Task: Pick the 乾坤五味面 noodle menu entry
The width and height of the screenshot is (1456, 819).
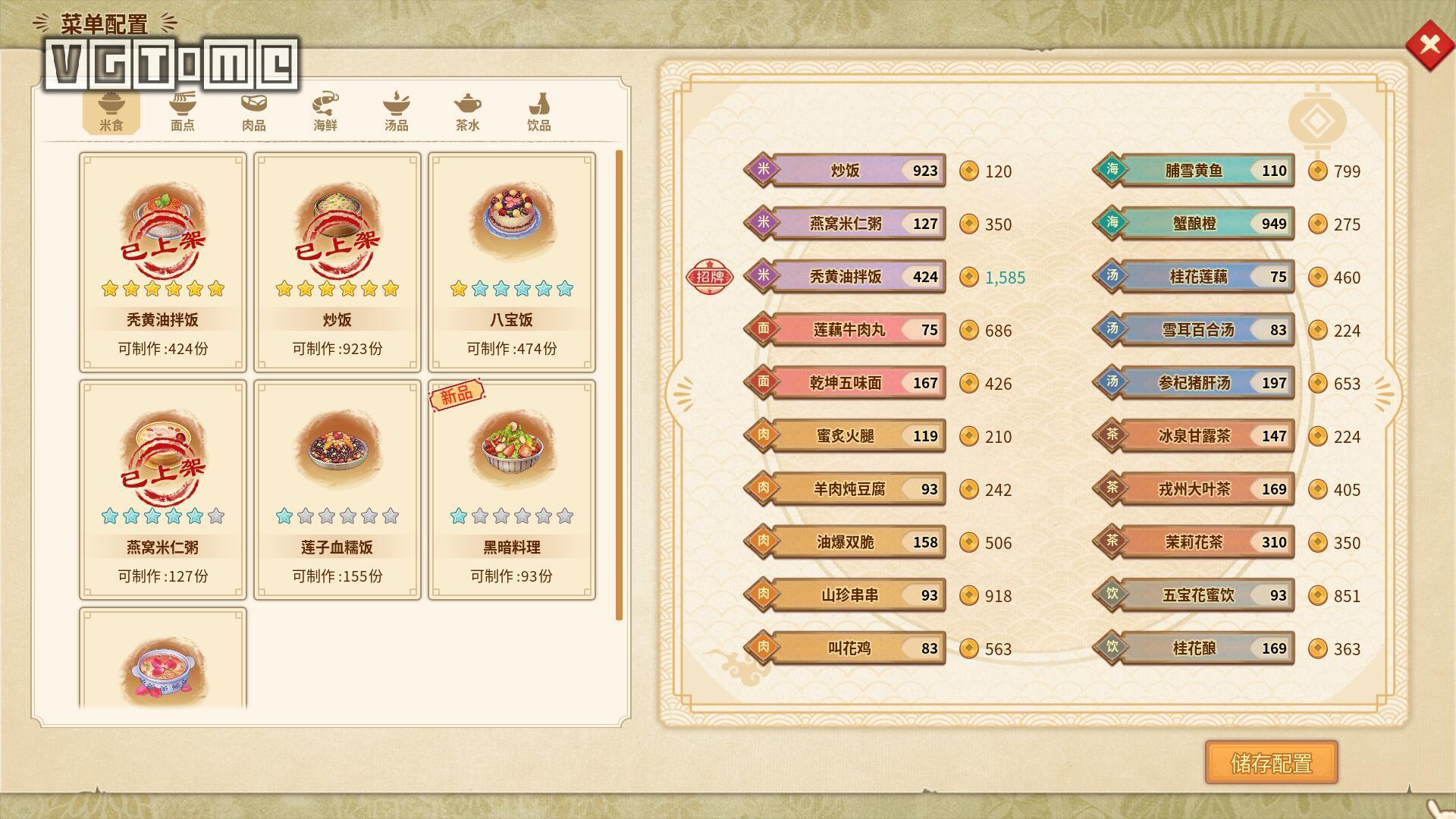Action: click(845, 383)
